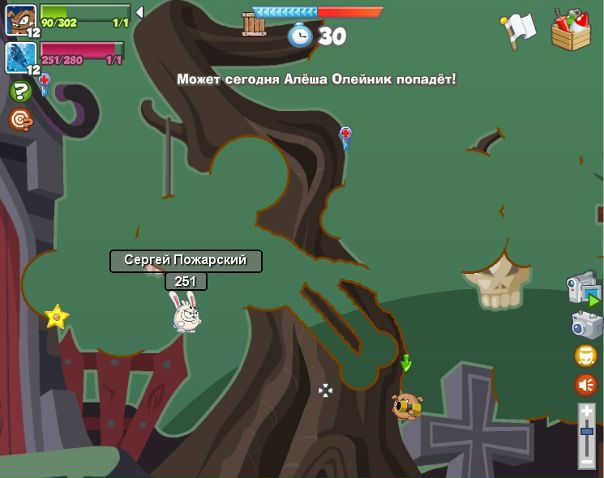Zoom in with the plus button
This screenshot has width=604, height=478.
[587, 410]
